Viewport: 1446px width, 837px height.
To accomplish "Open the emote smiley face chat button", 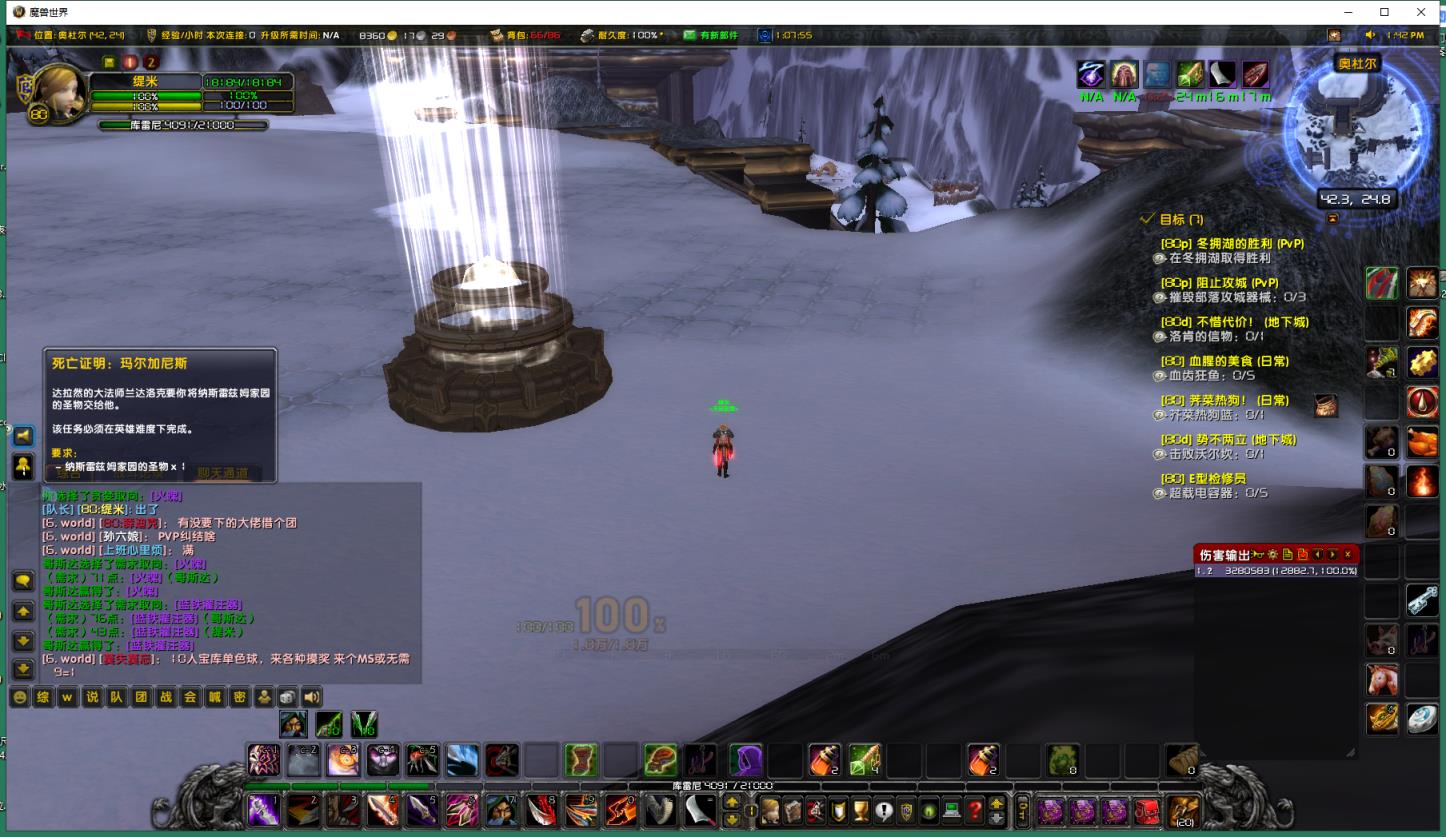I will (19, 697).
